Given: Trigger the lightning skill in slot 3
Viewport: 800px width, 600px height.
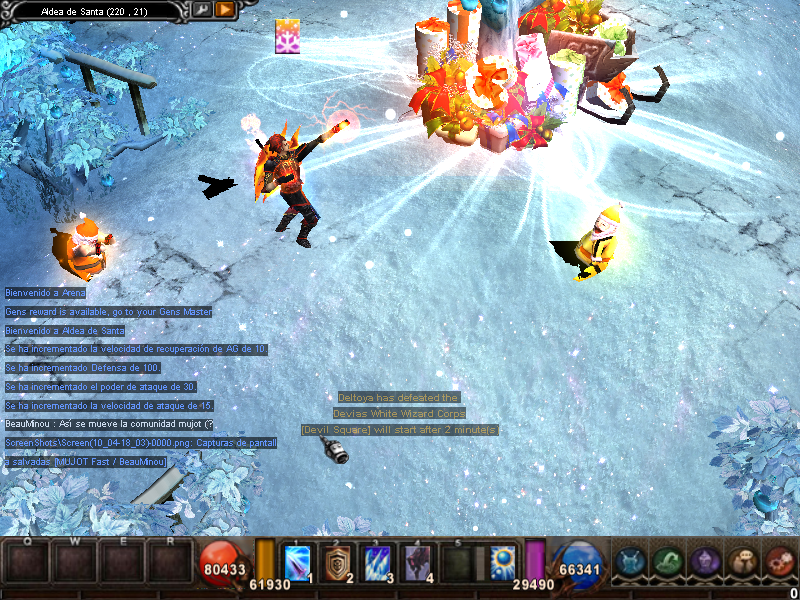Looking at the screenshot, I should tap(377, 564).
